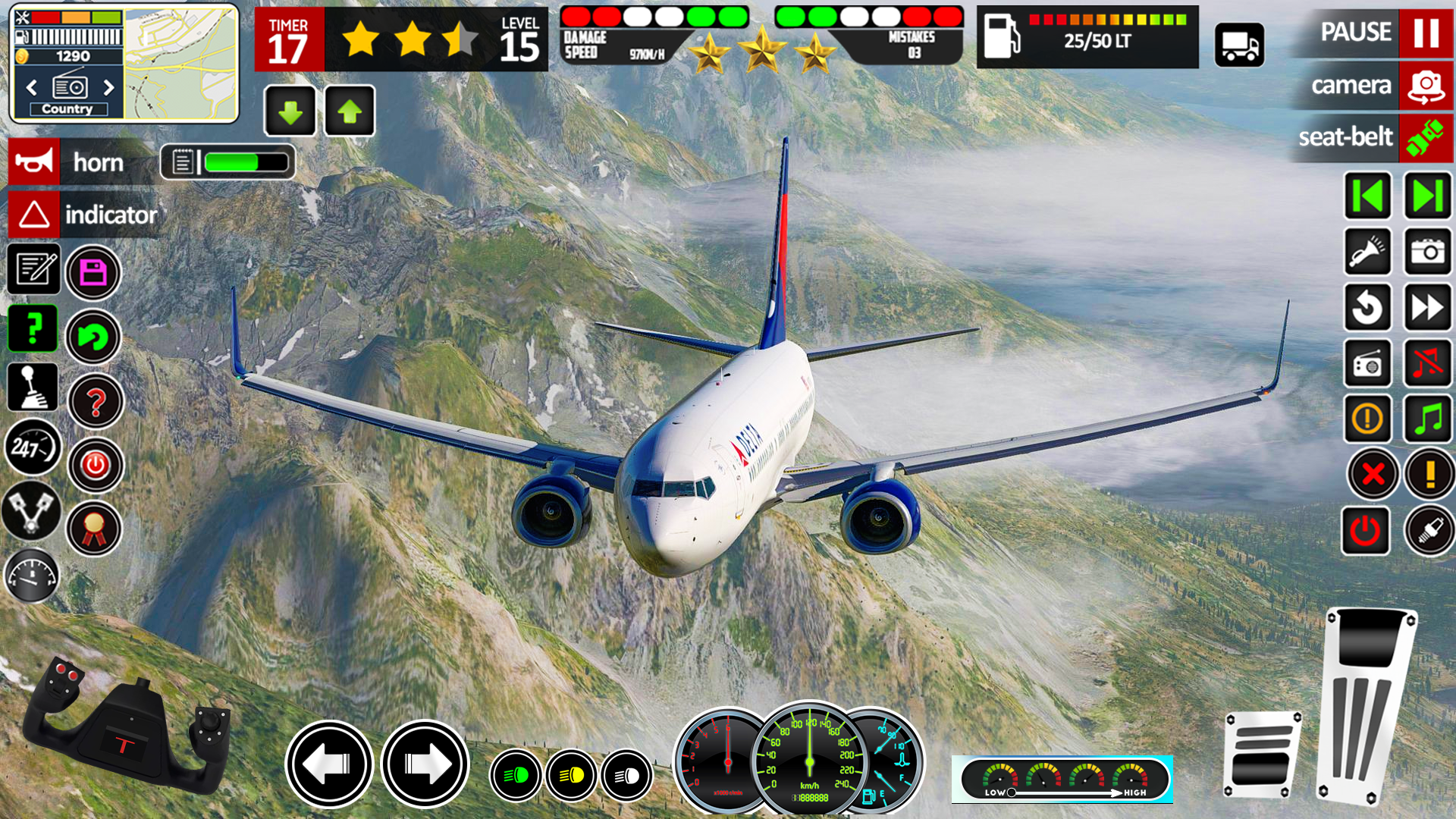
Task: Click the truck icon near fuel gauge
Action: tap(1239, 45)
